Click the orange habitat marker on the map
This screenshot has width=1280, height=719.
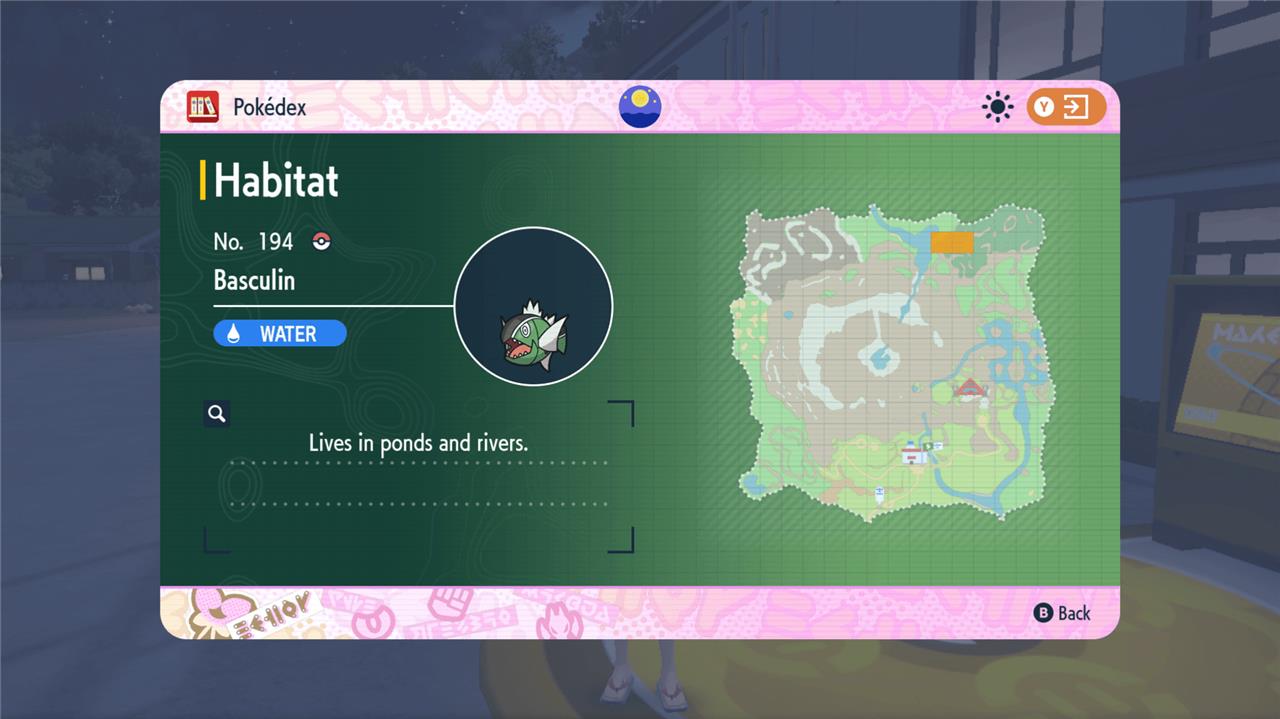point(951,242)
